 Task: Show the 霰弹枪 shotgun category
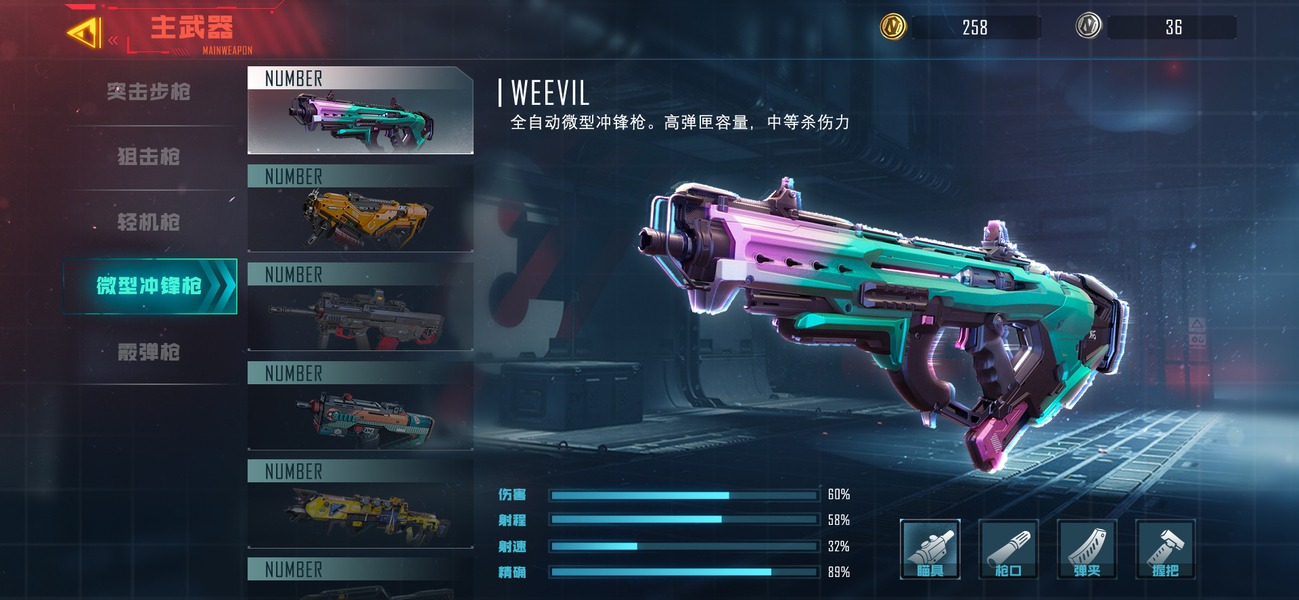[x=149, y=352]
